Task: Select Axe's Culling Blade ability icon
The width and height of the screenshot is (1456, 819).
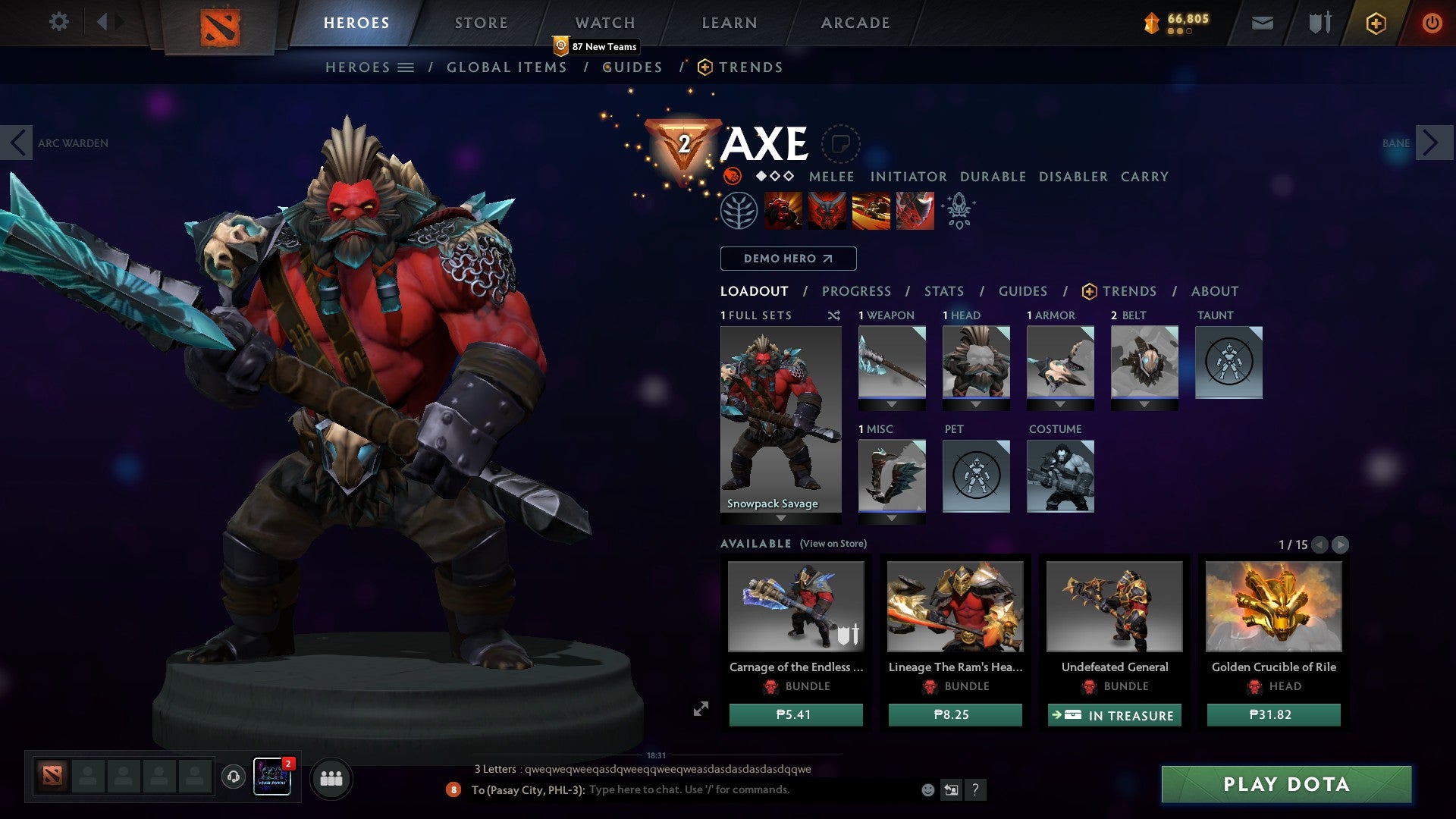Action: pos(915,210)
